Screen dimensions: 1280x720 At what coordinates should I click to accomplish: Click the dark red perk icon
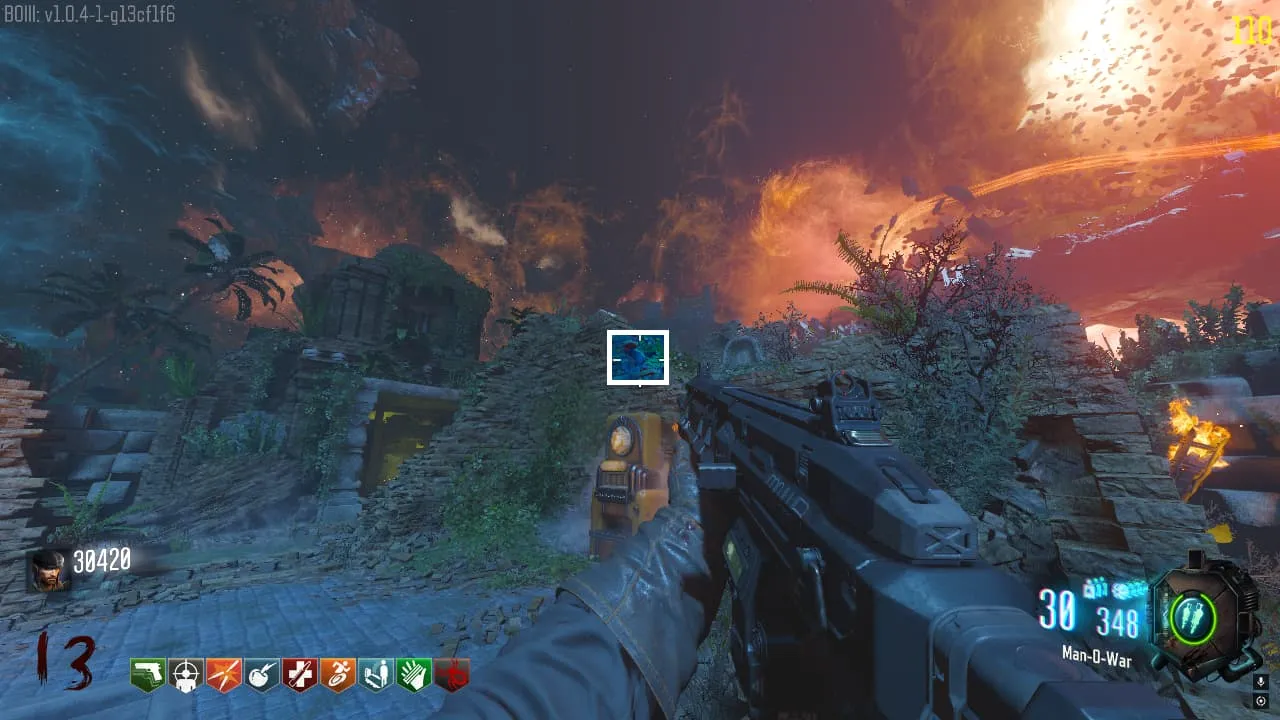[x=451, y=675]
